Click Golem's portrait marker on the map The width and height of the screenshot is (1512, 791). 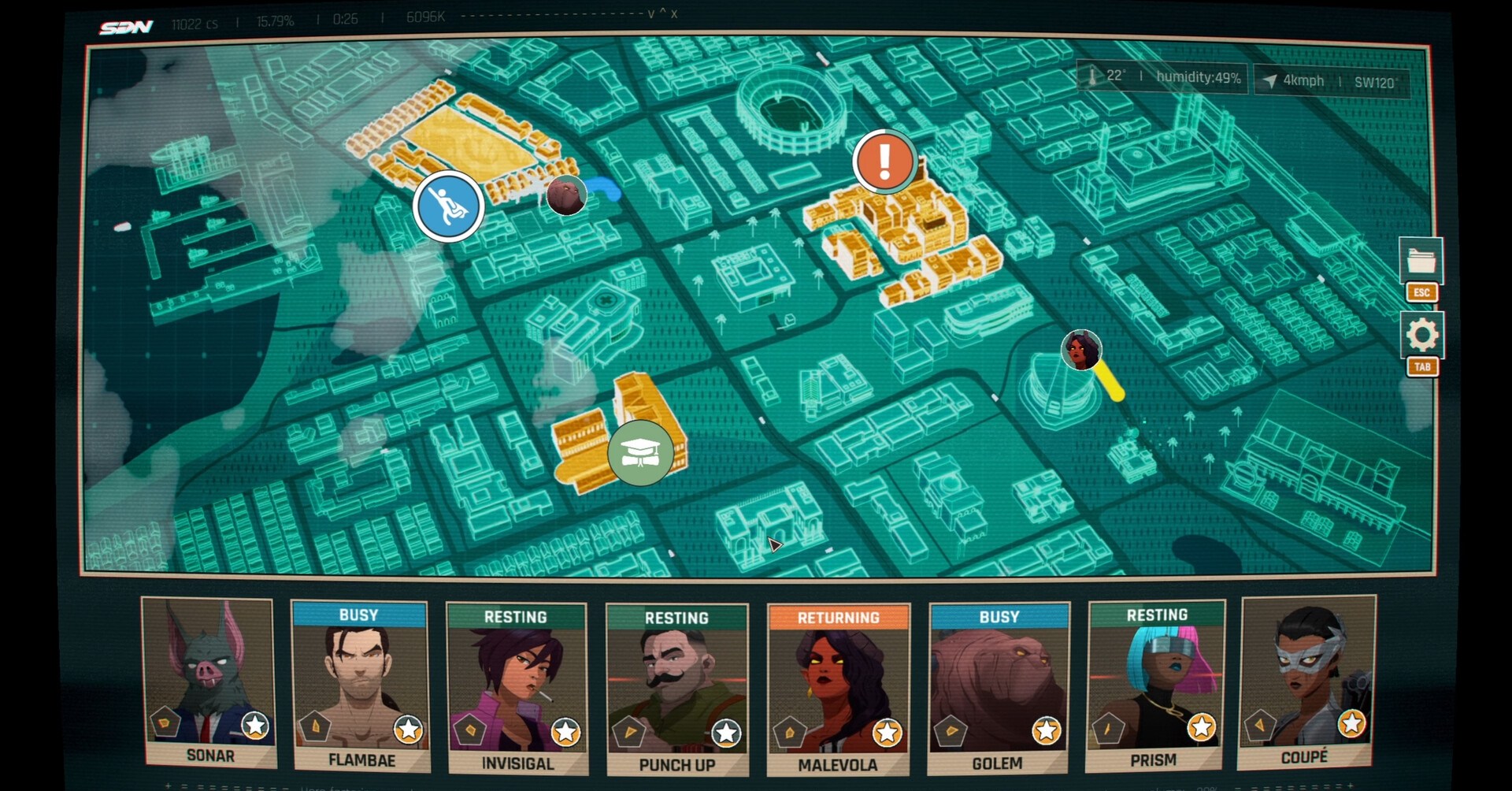pyautogui.click(x=566, y=195)
